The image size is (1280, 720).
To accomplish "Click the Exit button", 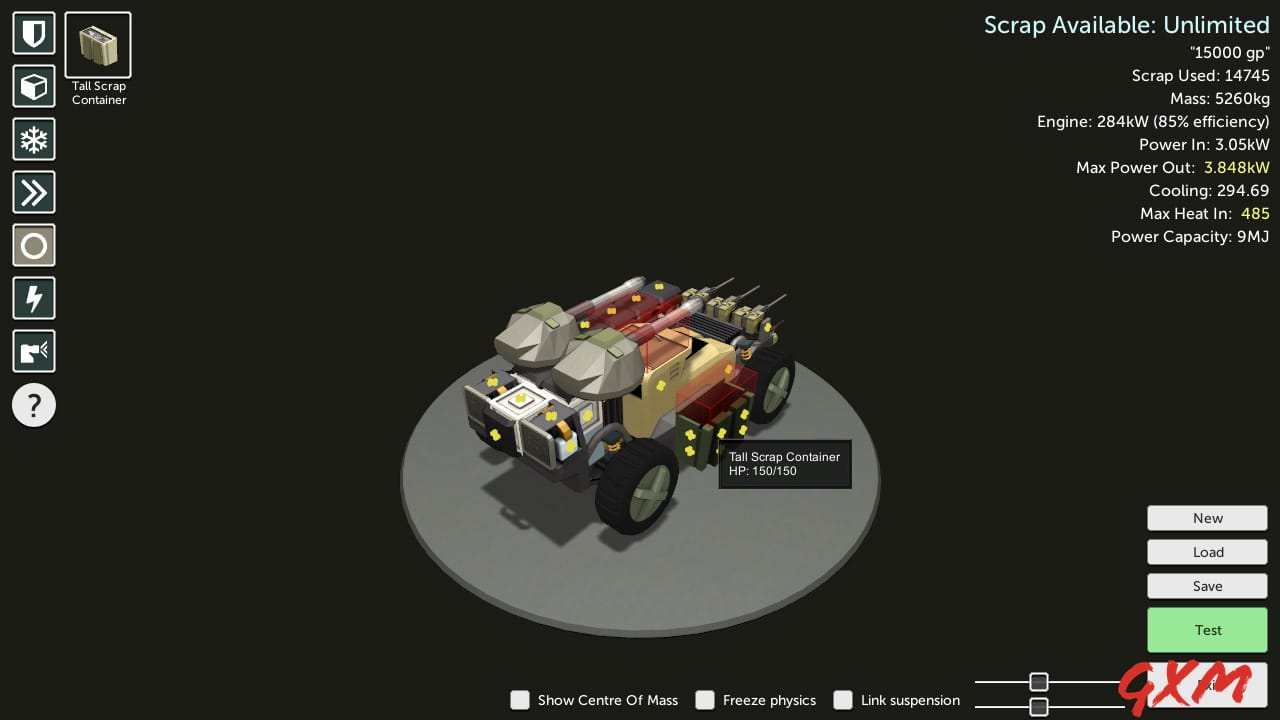I will pyautogui.click(x=1207, y=684).
